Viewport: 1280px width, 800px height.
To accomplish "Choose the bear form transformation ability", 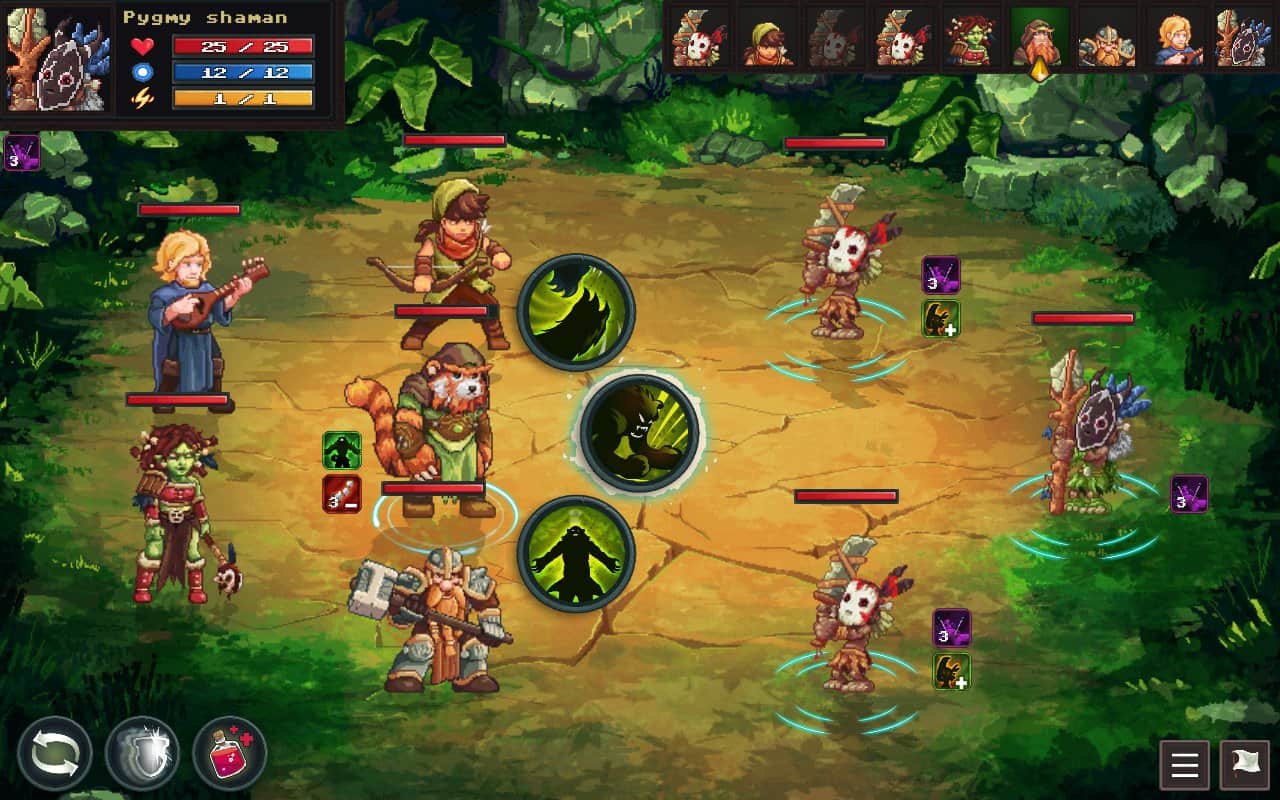I will click(575, 557).
